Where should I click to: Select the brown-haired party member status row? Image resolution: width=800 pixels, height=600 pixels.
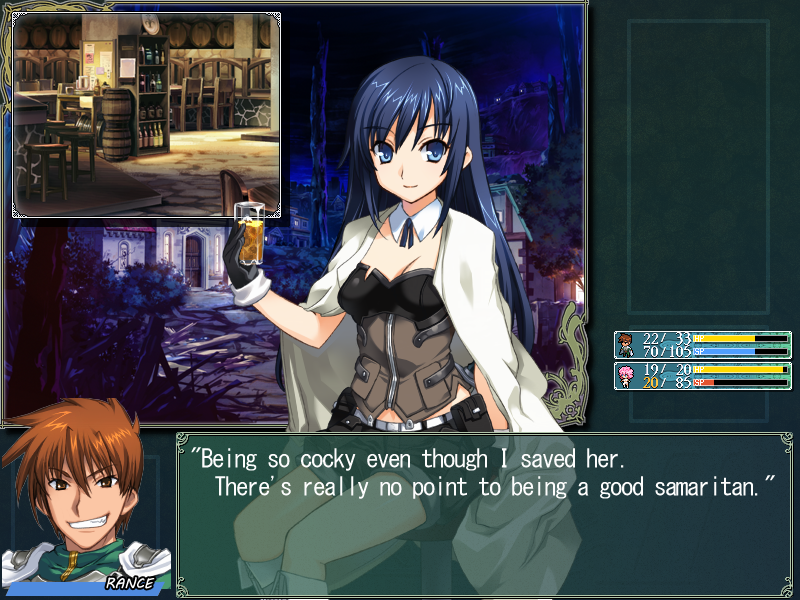pyautogui.click(x=702, y=345)
